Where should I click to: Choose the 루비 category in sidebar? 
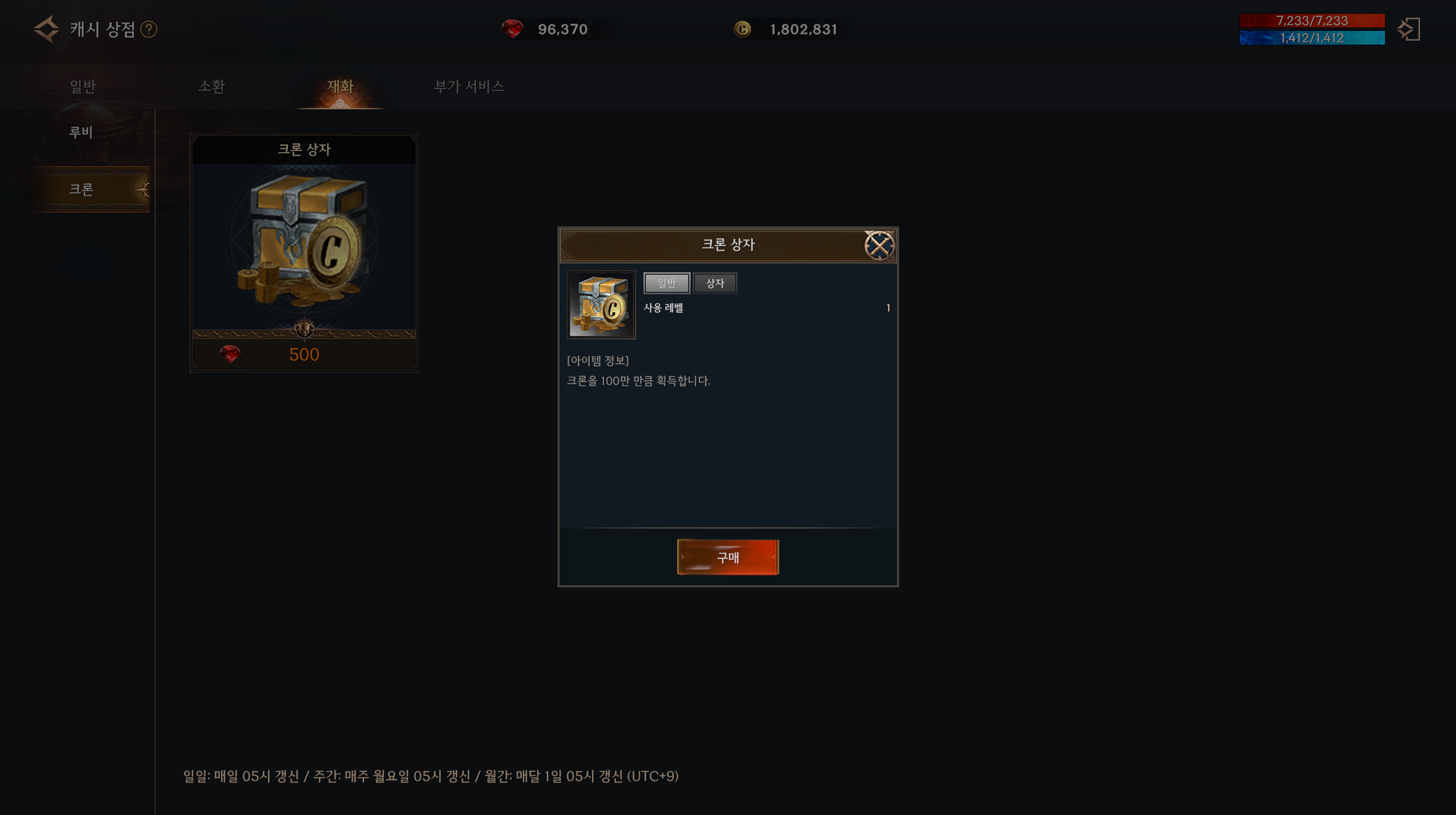point(81,132)
